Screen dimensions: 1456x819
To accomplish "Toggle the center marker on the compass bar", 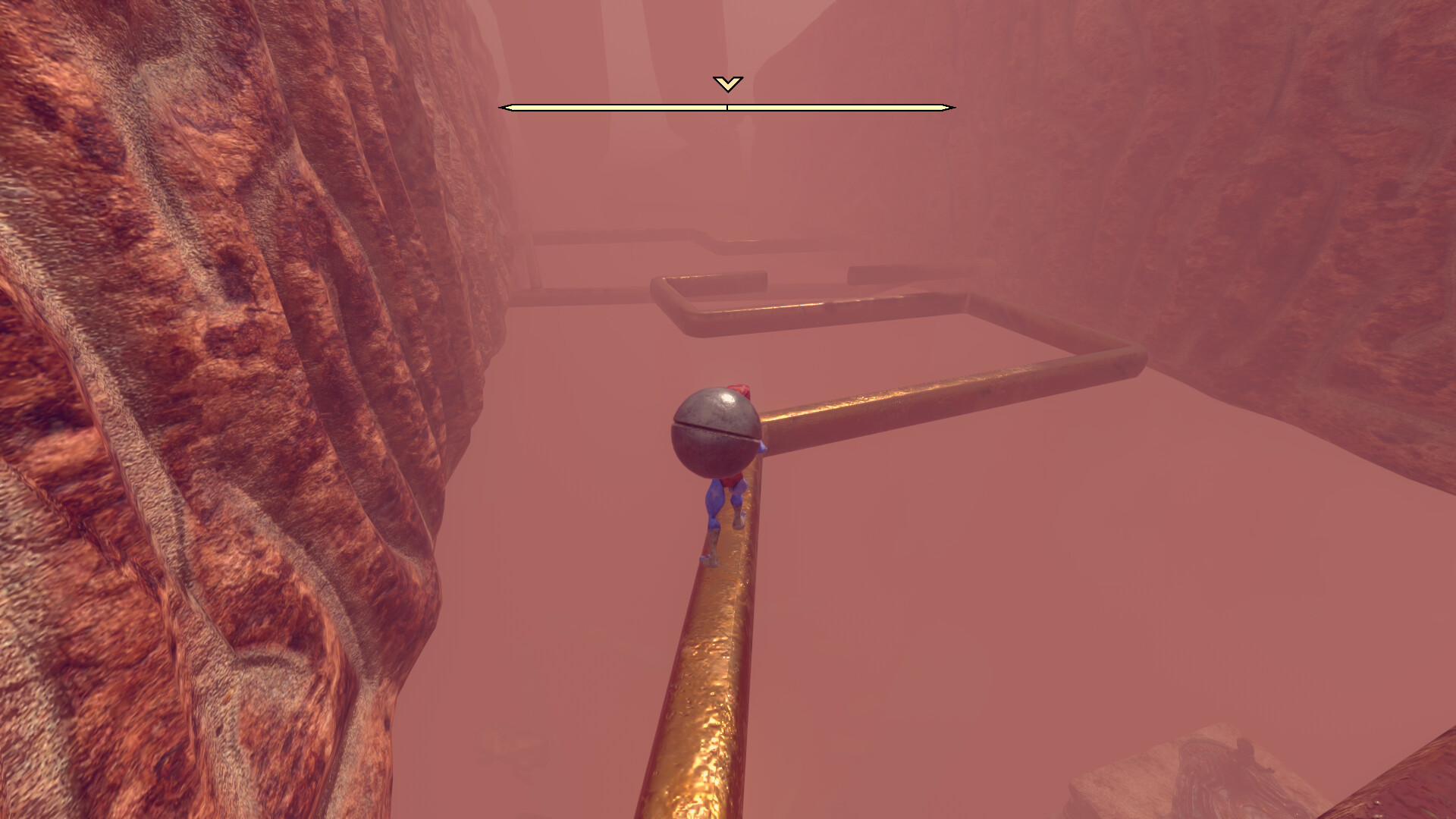I will [x=726, y=107].
